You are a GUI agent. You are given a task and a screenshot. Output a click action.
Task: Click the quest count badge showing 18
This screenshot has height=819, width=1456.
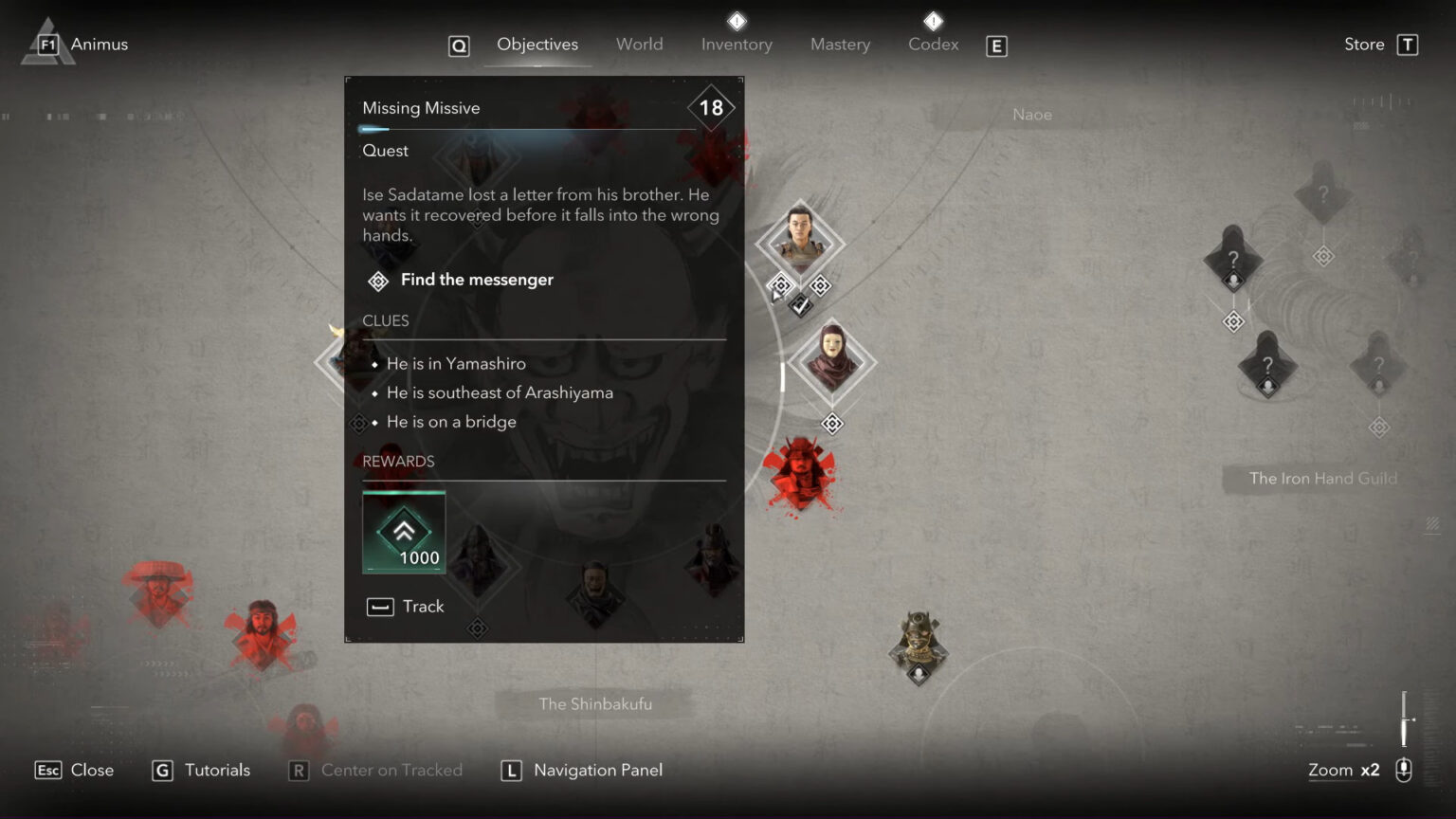pos(711,106)
